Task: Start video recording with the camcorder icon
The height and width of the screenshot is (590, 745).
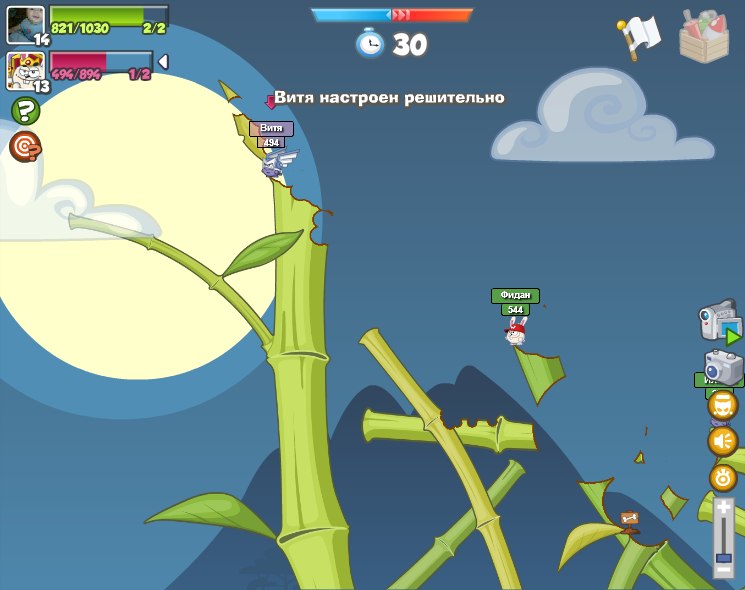Action: pyautogui.click(x=719, y=323)
